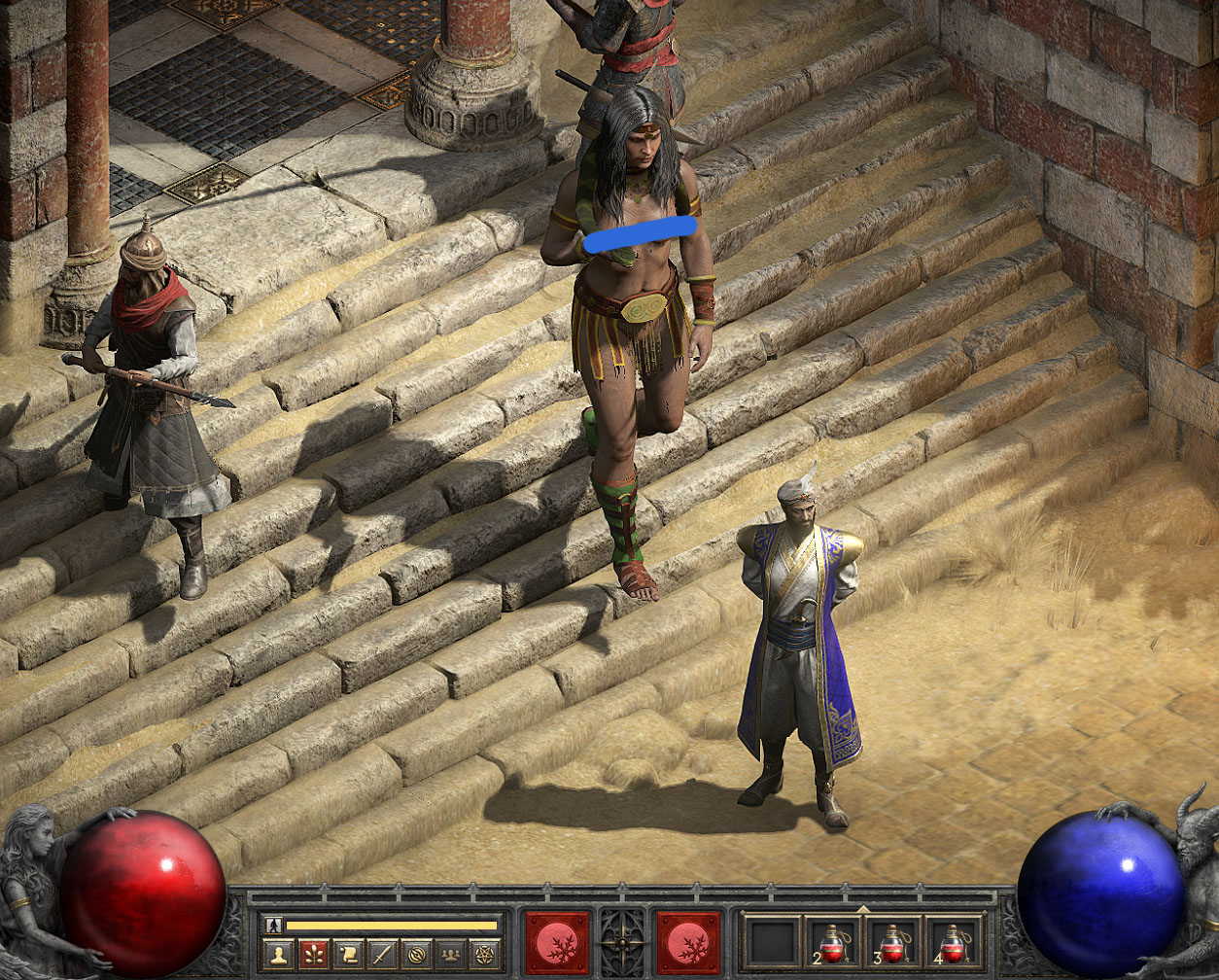The width and height of the screenshot is (1219, 980).
Task: Open the party screen icon
Action: (449, 955)
